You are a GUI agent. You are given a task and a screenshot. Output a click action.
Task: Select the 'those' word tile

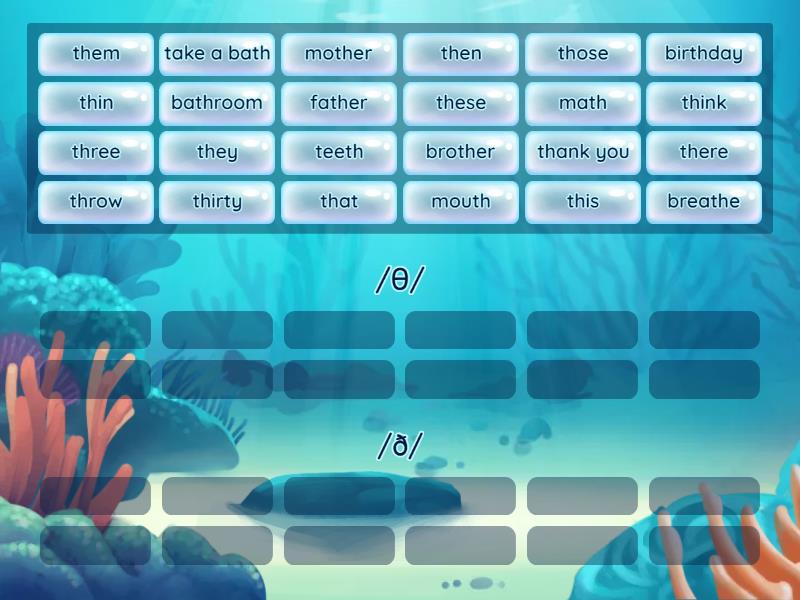click(x=583, y=54)
